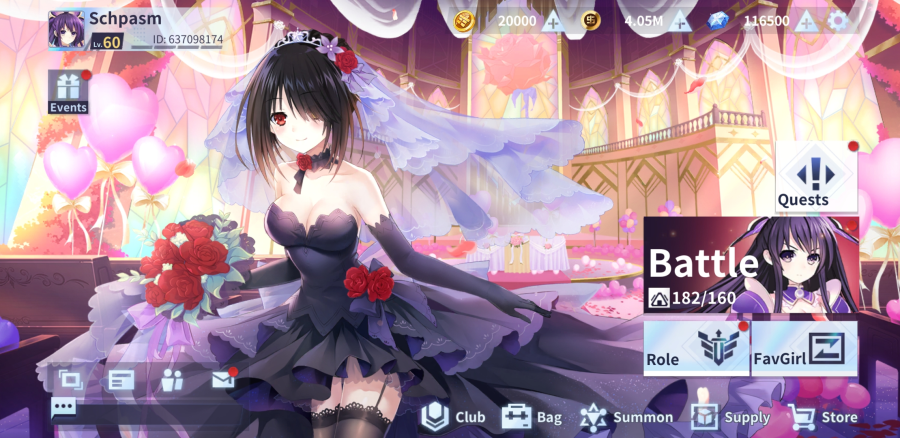Add more blue diamonds with plus button
Image resolution: width=900 pixels, height=438 pixels.
point(806,21)
